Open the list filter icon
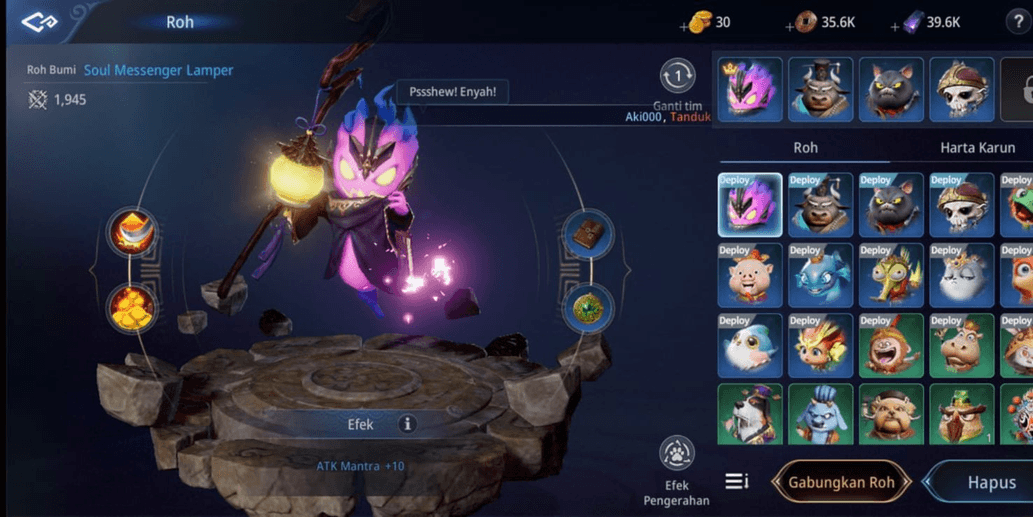 [x=737, y=482]
